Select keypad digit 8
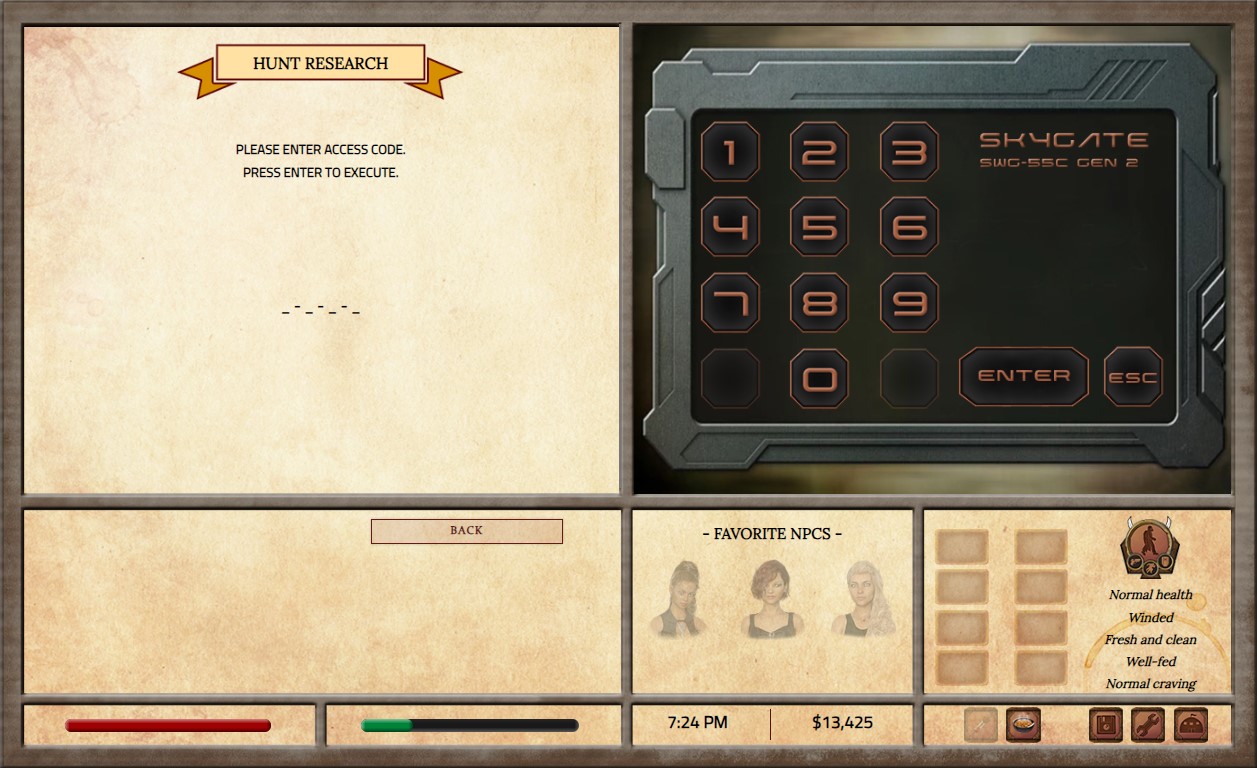The image size is (1257, 768). click(x=819, y=302)
